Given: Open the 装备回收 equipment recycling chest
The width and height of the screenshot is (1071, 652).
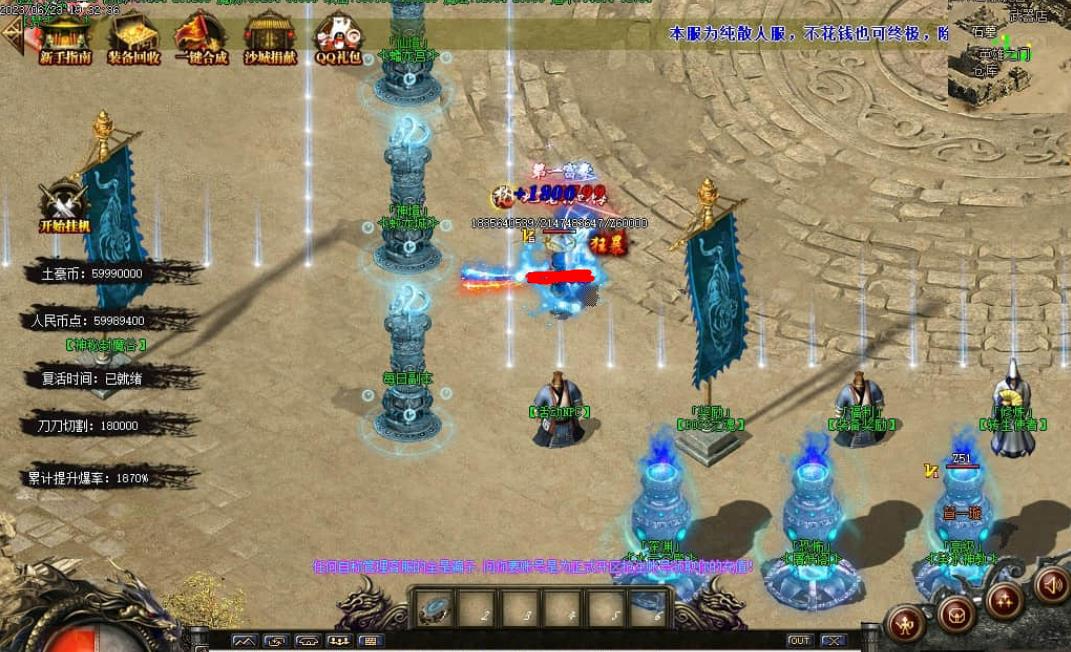Looking at the screenshot, I should point(133,38).
